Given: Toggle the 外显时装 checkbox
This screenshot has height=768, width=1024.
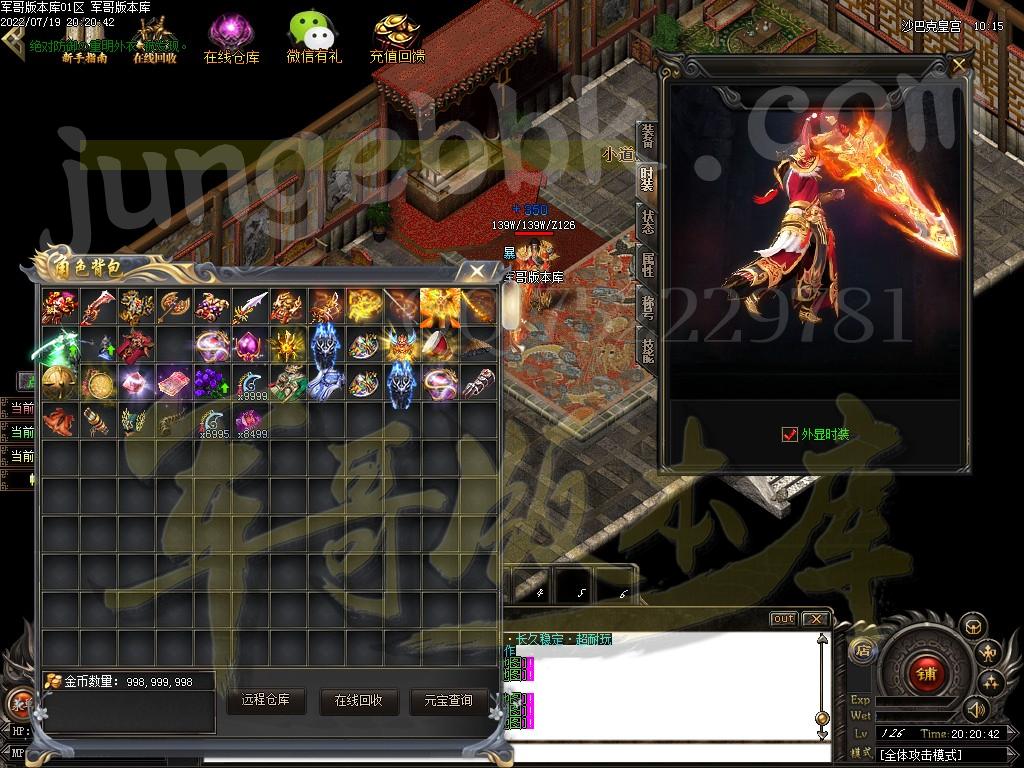Looking at the screenshot, I should point(789,434).
